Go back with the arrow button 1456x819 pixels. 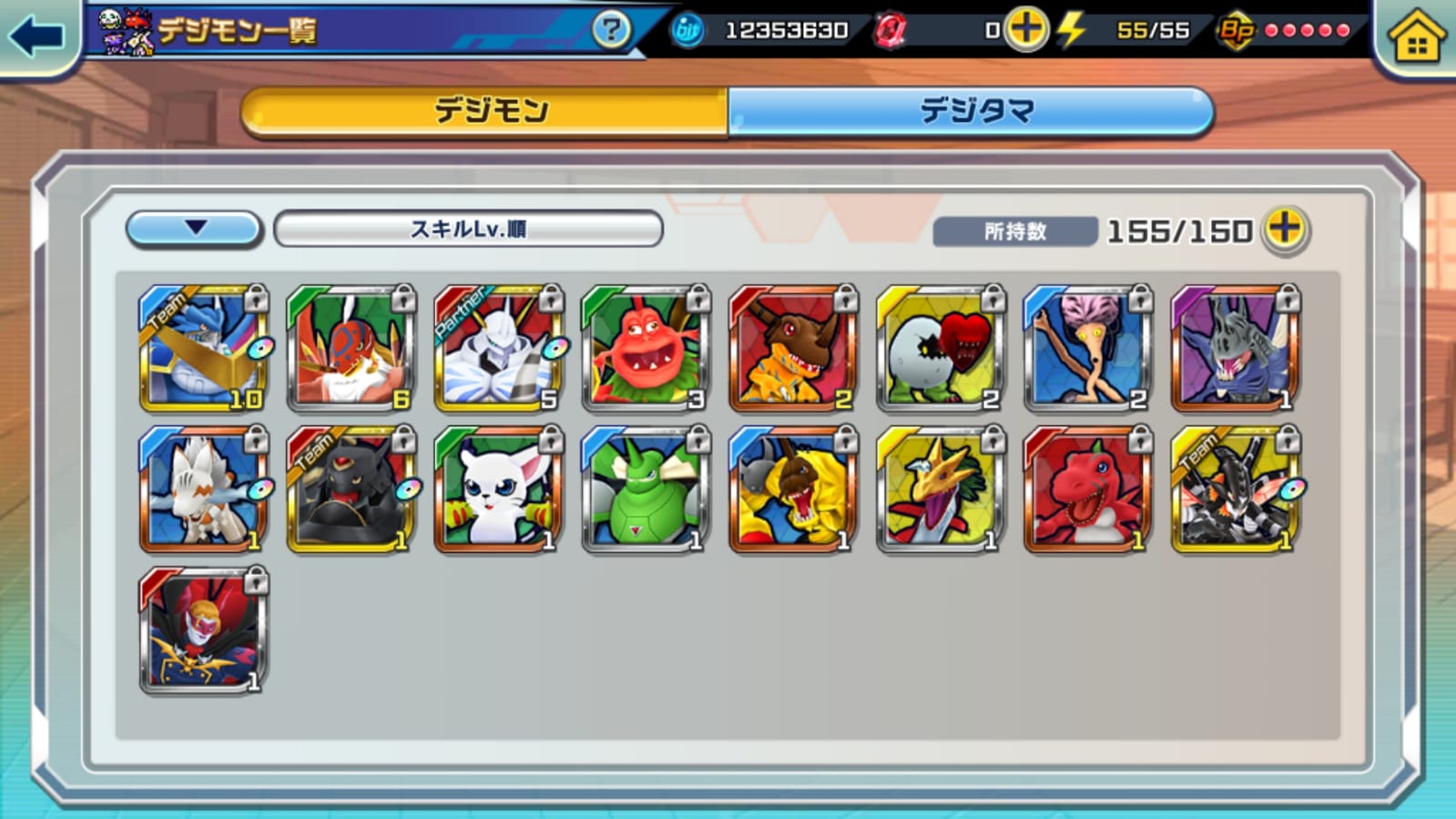click(36, 36)
